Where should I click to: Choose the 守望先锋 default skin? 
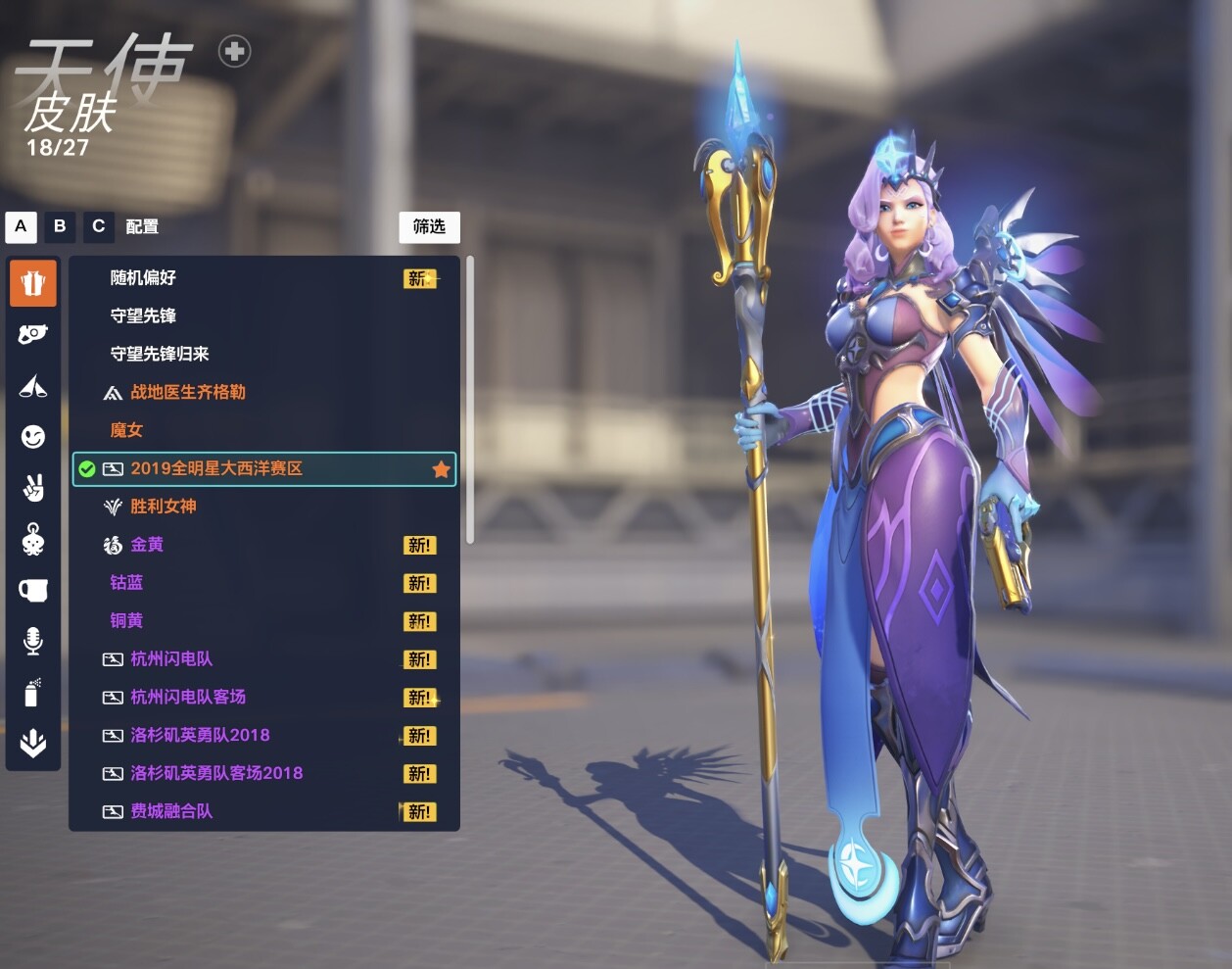pos(144,316)
